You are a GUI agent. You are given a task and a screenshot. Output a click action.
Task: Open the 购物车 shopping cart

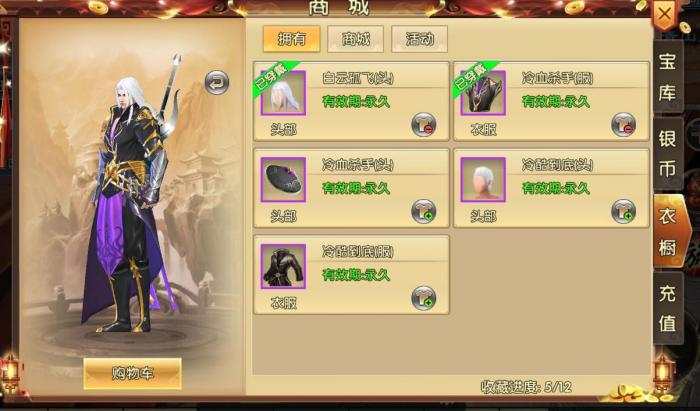point(132,372)
